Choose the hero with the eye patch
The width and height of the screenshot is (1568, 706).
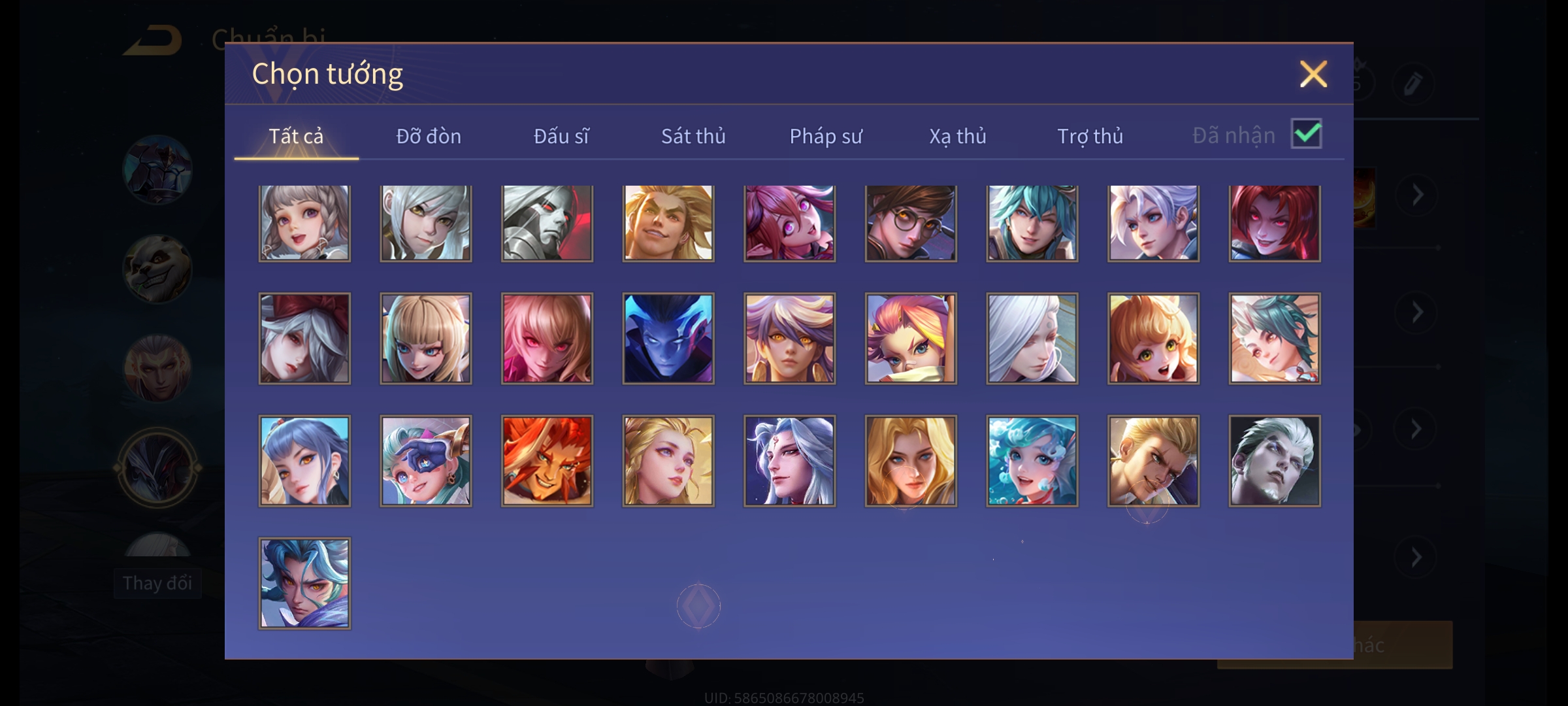pos(426,461)
